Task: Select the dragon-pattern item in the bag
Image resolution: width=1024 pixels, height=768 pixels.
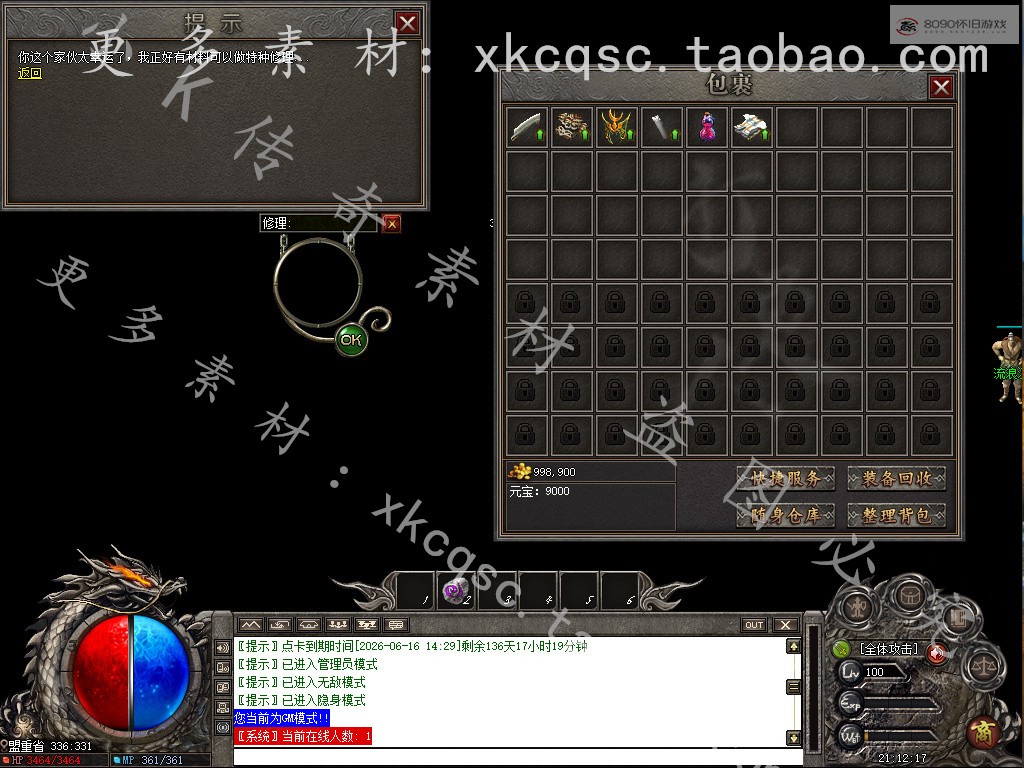Action: click(572, 128)
